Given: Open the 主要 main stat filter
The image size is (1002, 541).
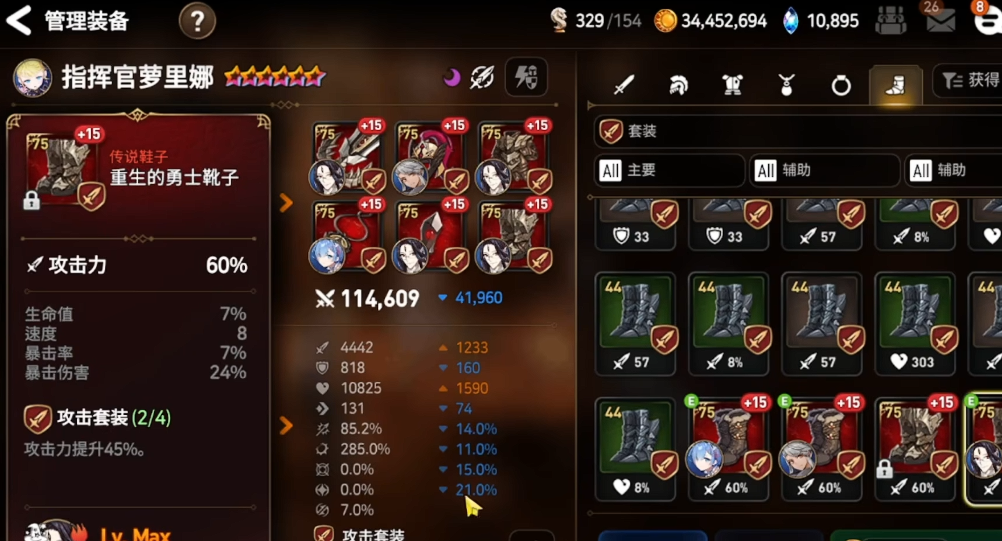Looking at the screenshot, I should [670, 170].
